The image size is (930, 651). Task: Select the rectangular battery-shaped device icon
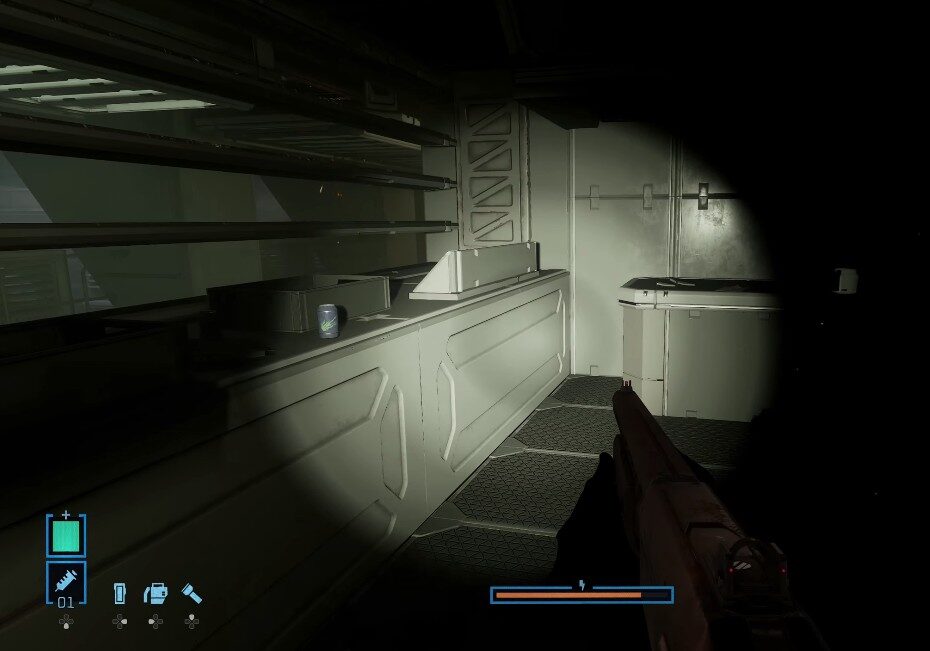120,594
